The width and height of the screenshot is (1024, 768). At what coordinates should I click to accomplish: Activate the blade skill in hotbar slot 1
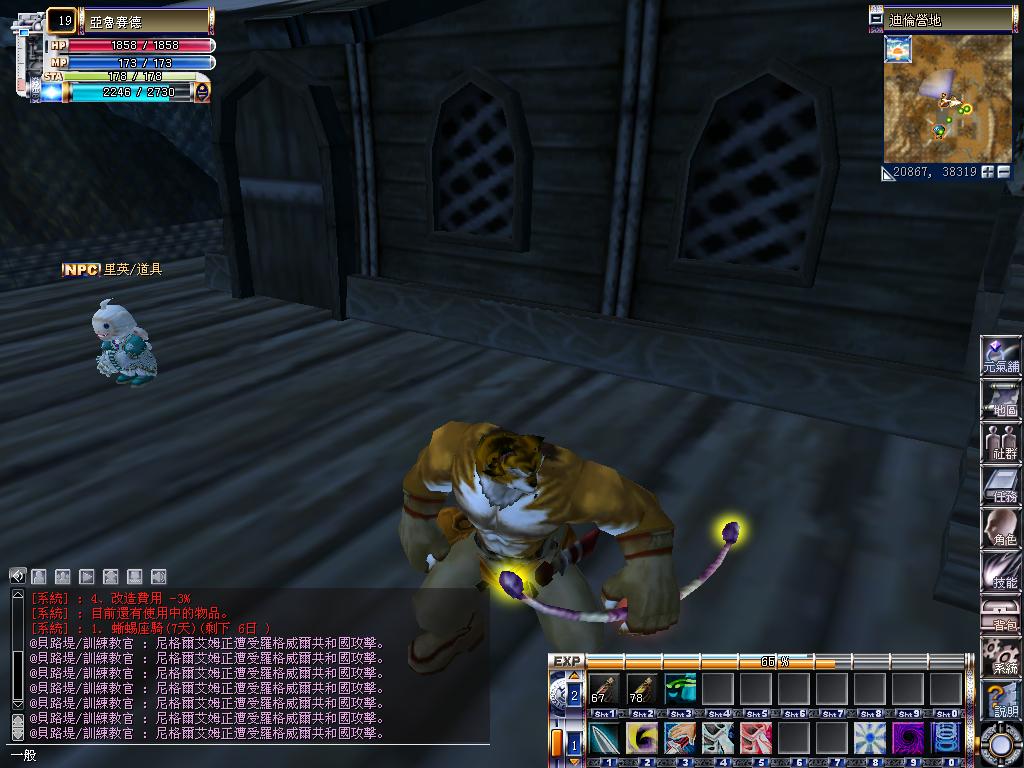pos(604,739)
